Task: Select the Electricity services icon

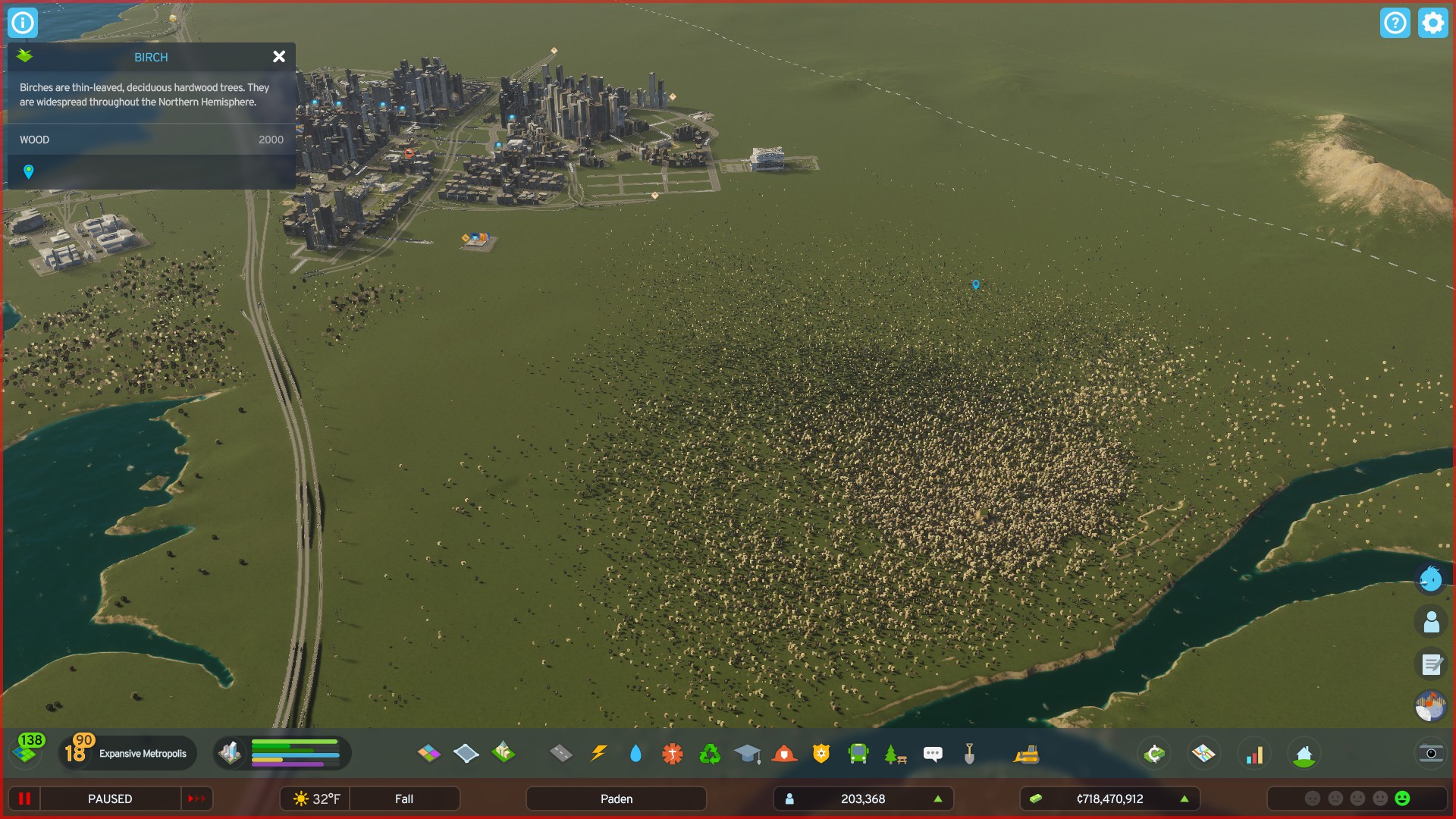Action: pyautogui.click(x=599, y=753)
